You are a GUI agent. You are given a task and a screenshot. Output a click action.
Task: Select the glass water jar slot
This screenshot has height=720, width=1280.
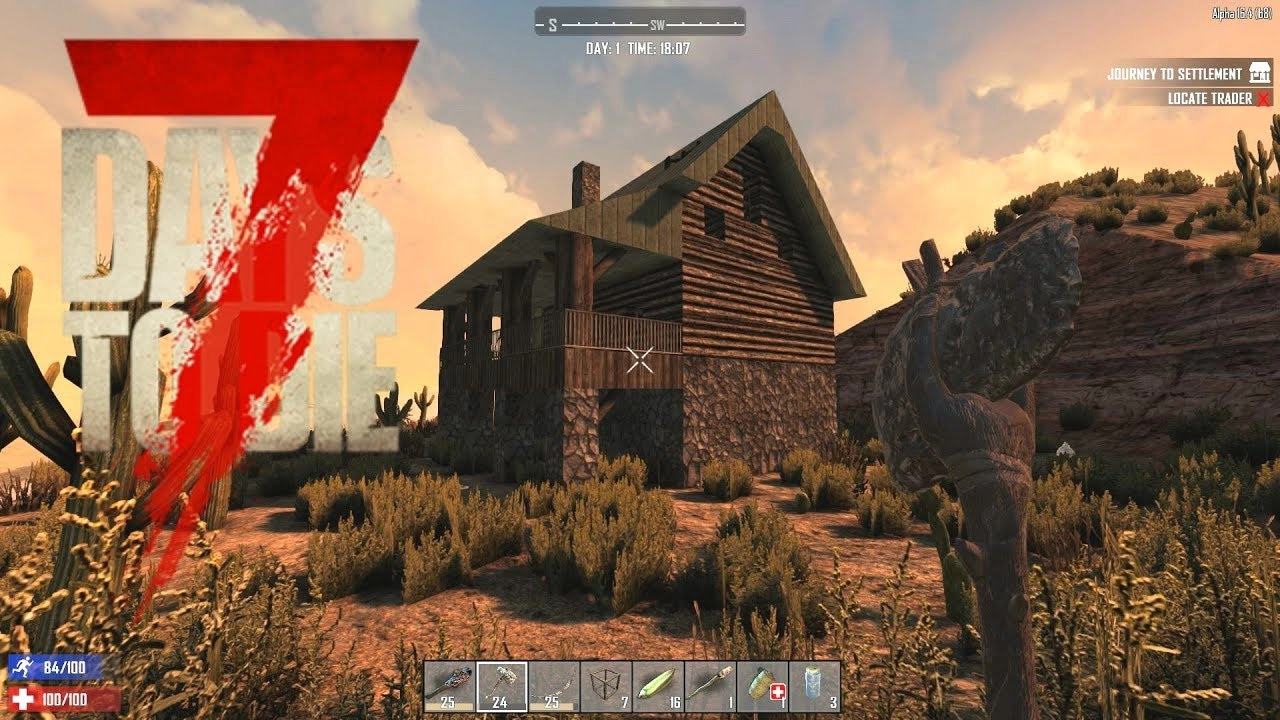pyautogui.click(x=814, y=686)
